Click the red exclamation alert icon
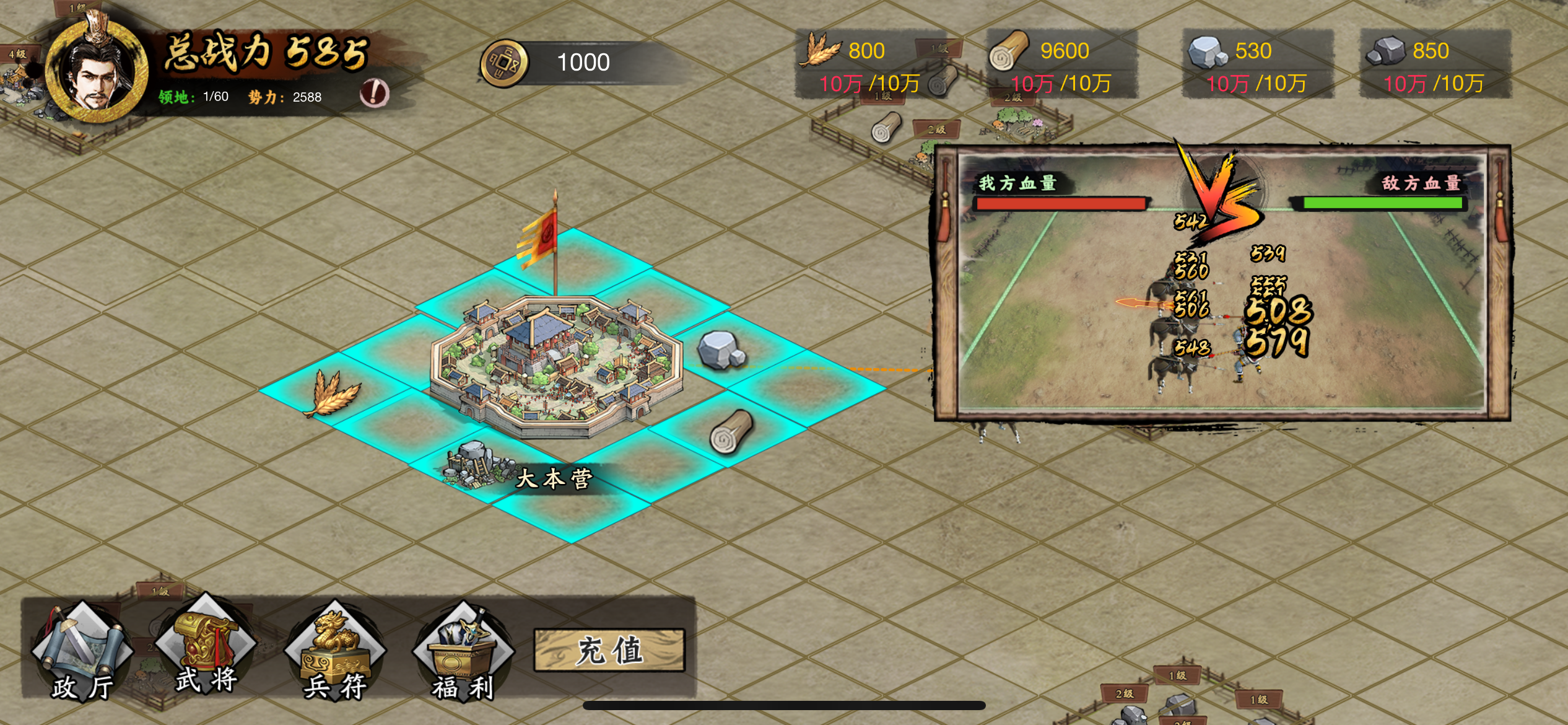Viewport: 1568px width, 725px height. 374,94
